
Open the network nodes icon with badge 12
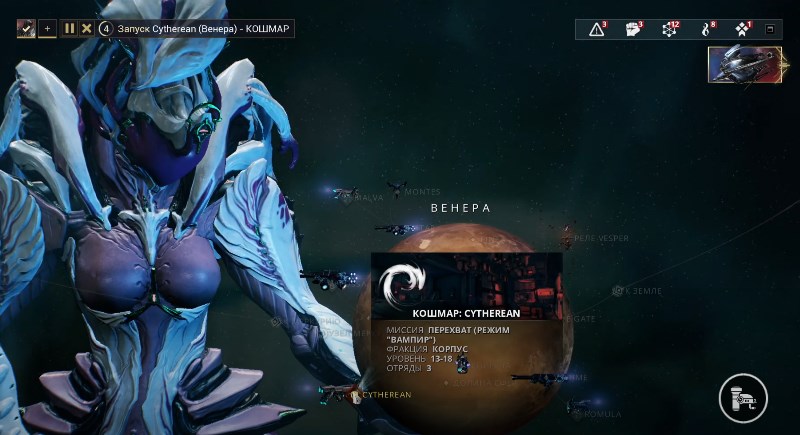(x=670, y=29)
